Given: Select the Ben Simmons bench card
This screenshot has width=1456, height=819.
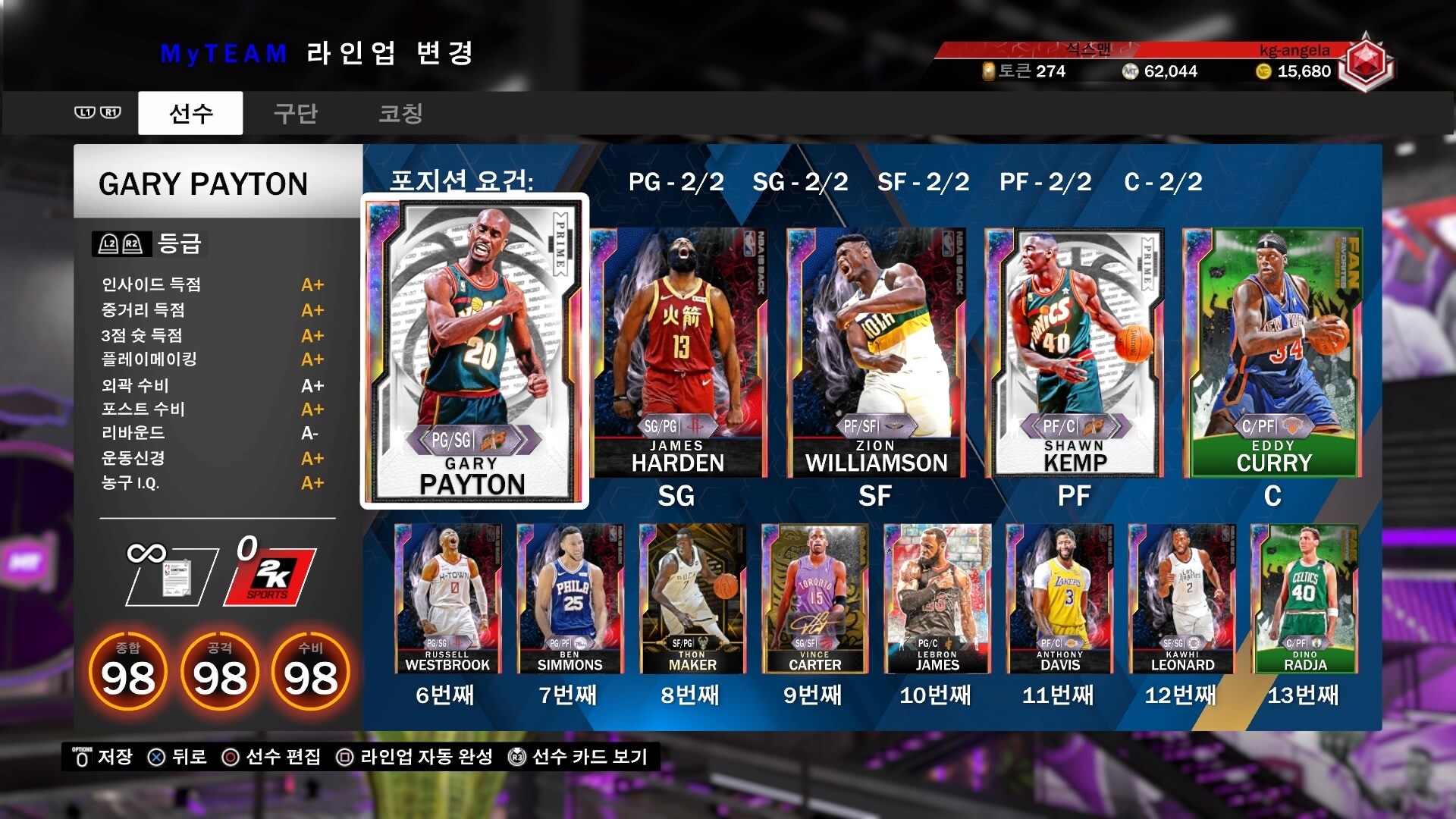Looking at the screenshot, I should [570, 599].
